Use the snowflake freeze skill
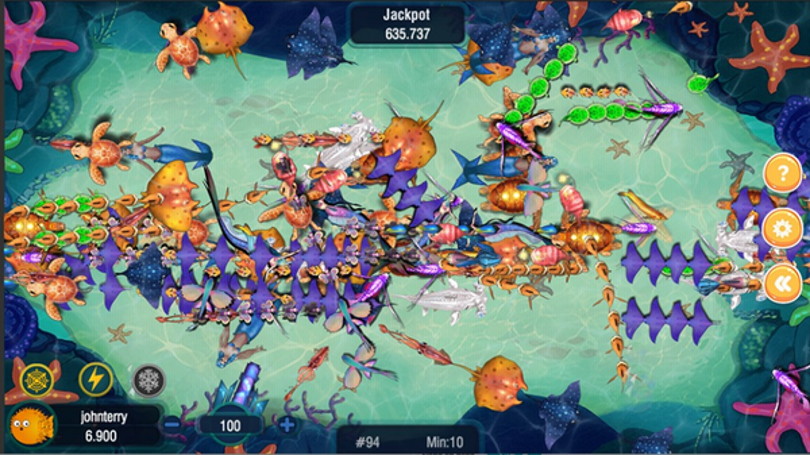 click(x=149, y=379)
